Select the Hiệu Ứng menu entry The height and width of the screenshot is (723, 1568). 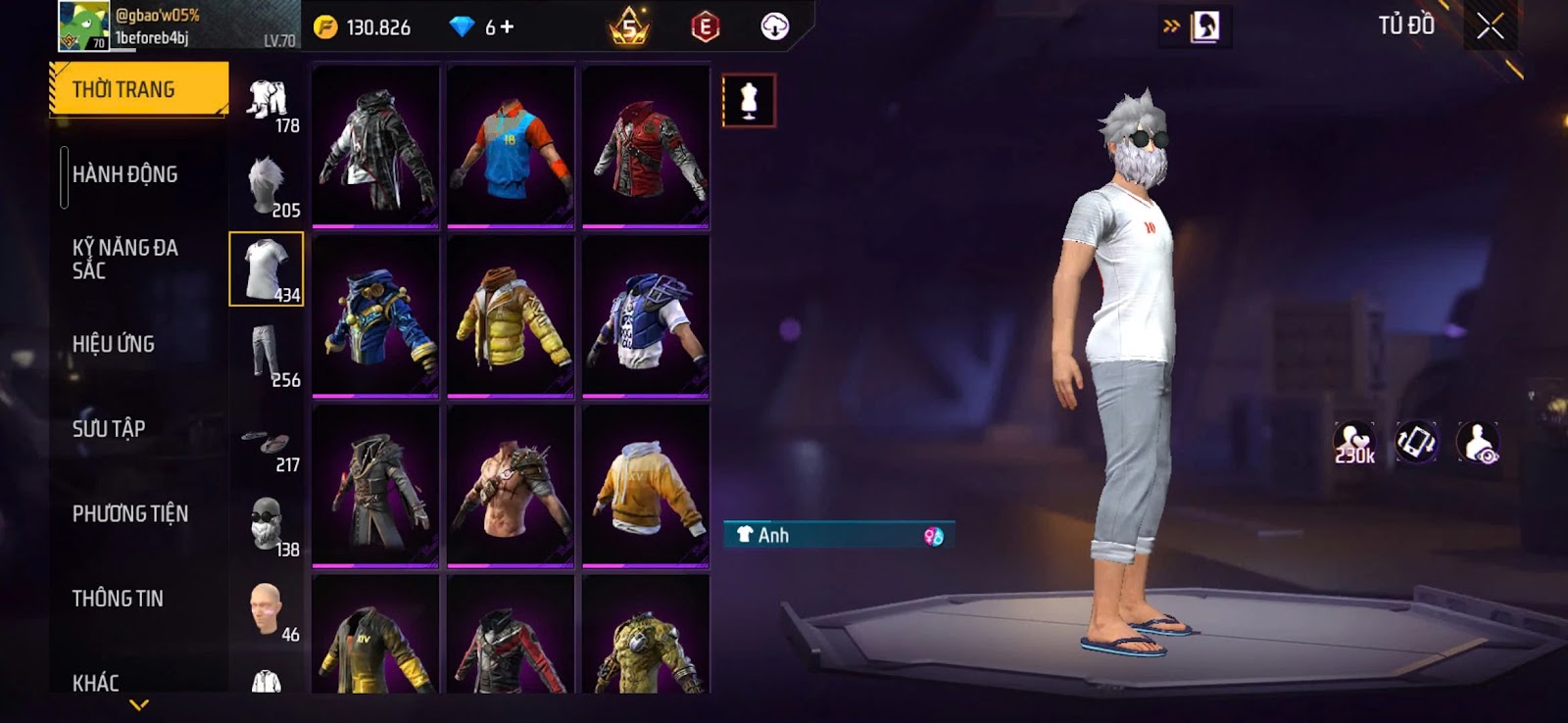[x=114, y=344]
